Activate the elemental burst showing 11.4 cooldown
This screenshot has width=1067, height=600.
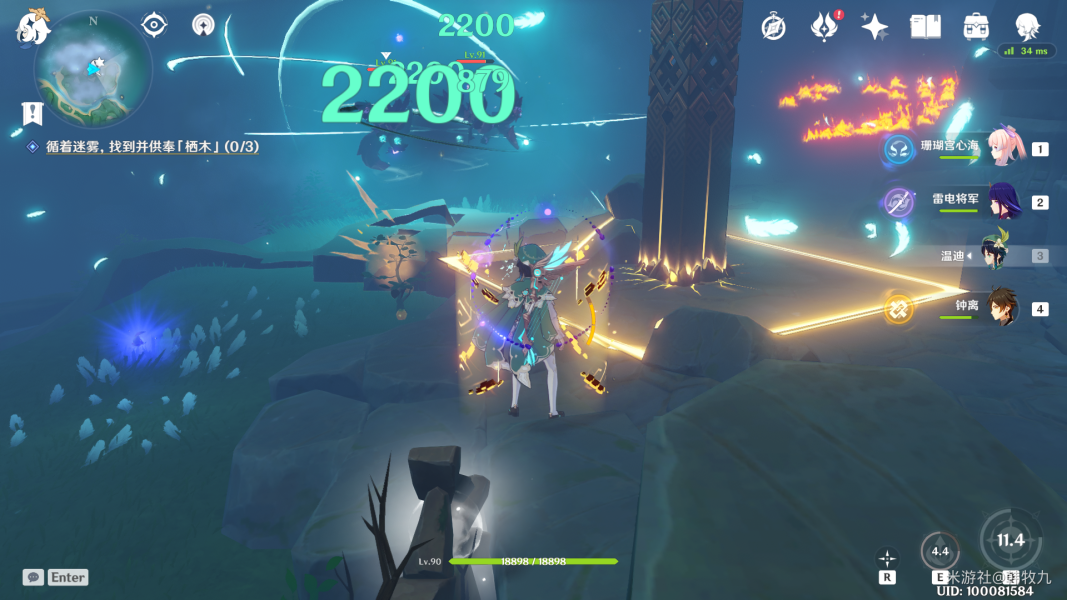click(x=1010, y=541)
